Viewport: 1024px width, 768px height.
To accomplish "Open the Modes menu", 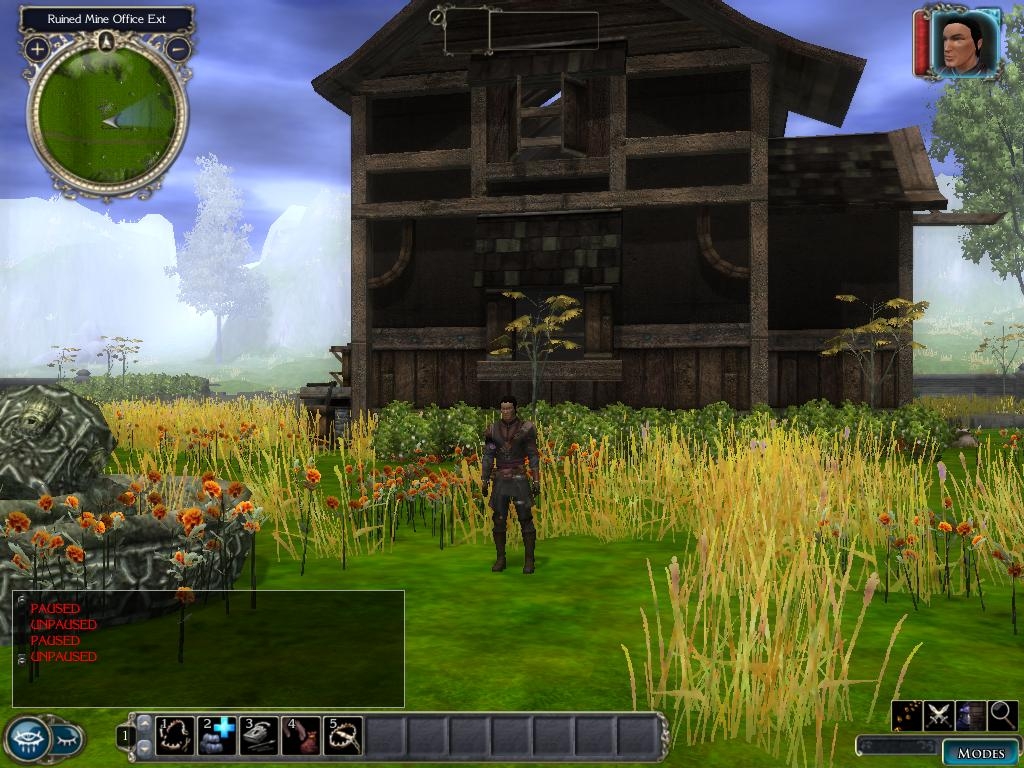I will [x=979, y=753].
